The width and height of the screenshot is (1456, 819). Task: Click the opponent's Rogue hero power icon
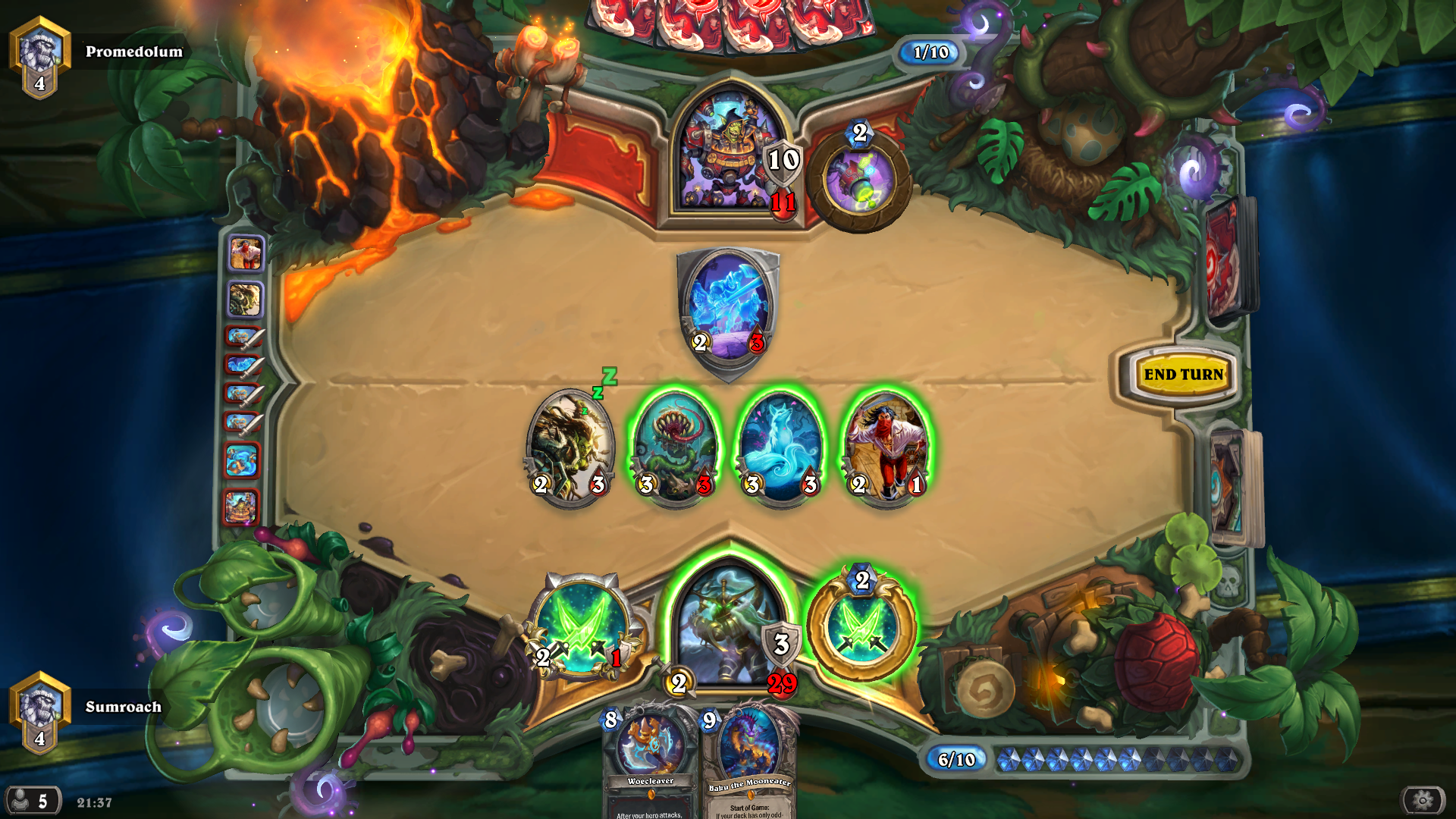click(859, 177)
